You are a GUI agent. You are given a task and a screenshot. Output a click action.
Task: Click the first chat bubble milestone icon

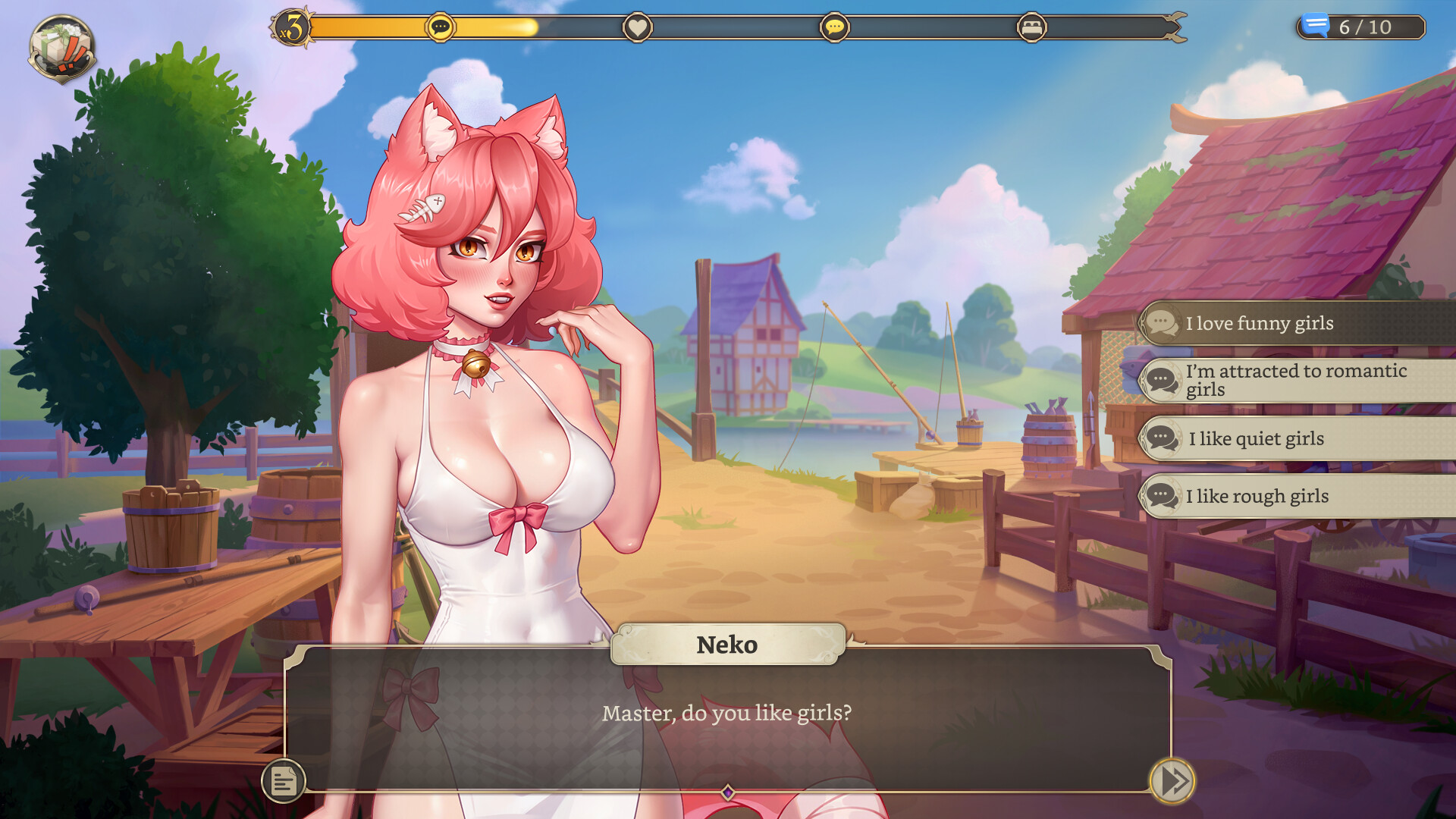pyautogui.click(x=441, y=27)
